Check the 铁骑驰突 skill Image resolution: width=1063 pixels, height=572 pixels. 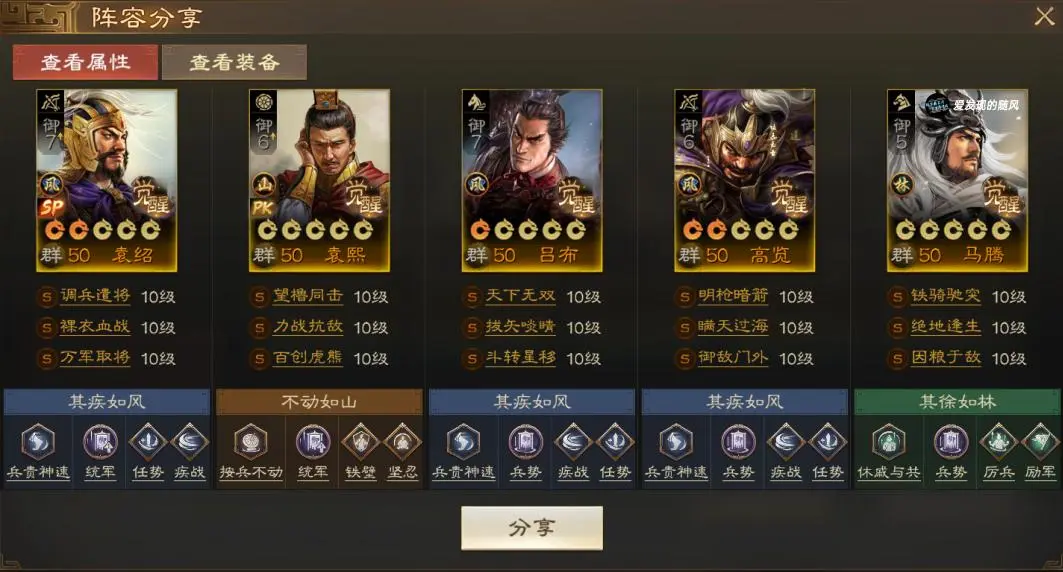pos(947,297)
